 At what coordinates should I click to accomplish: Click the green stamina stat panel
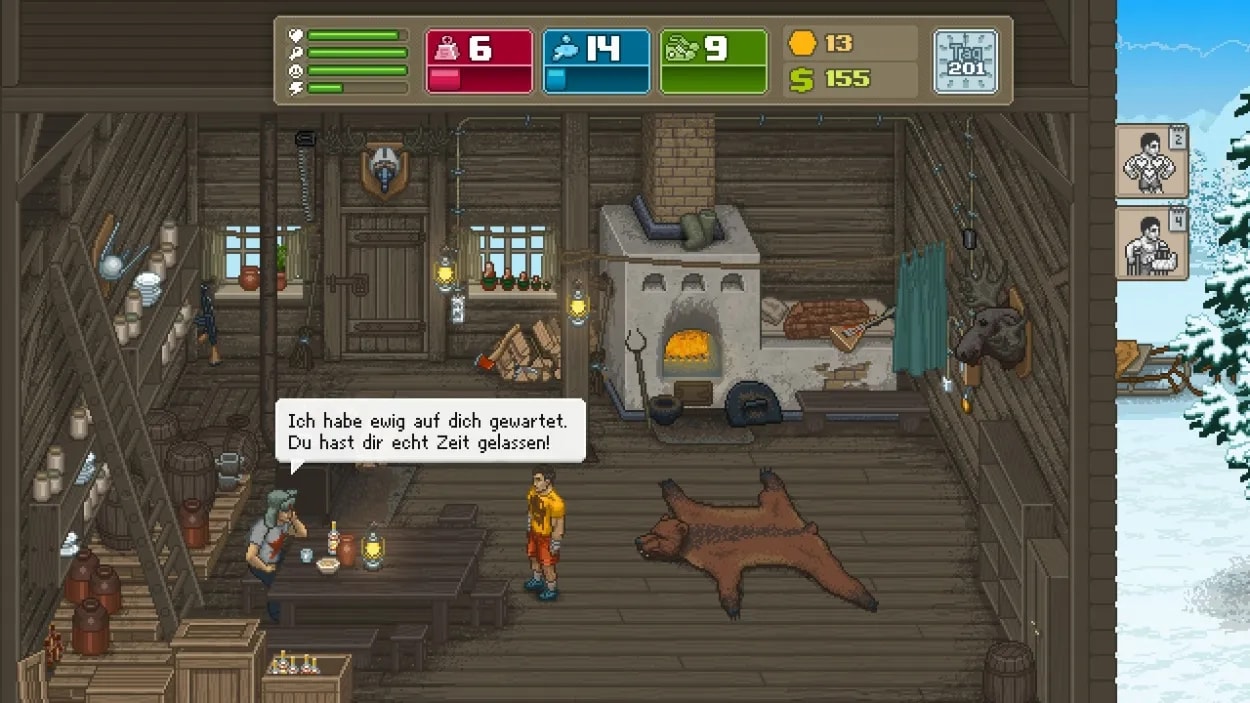(713, 61)
